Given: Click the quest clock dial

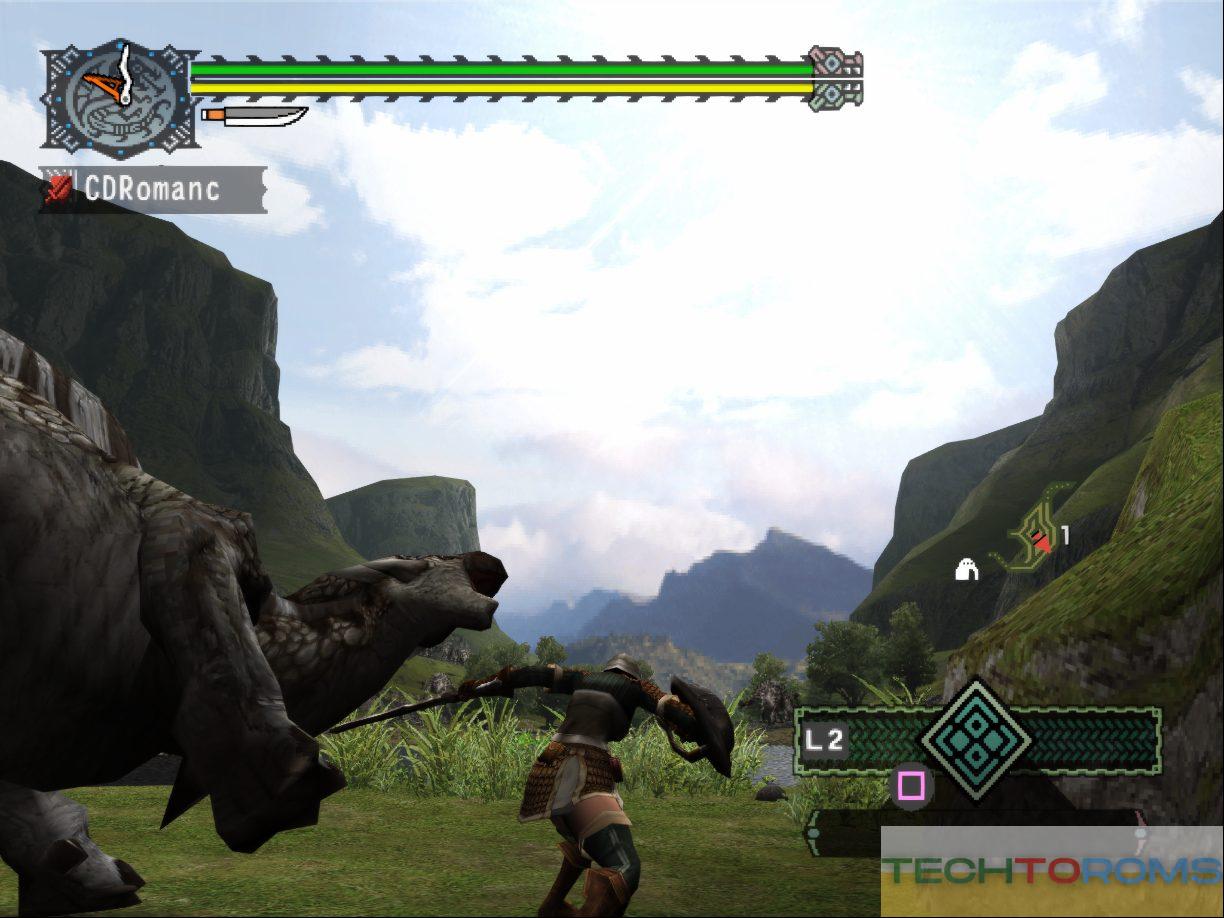Looking at the screenshot, I should click(118, 98).
